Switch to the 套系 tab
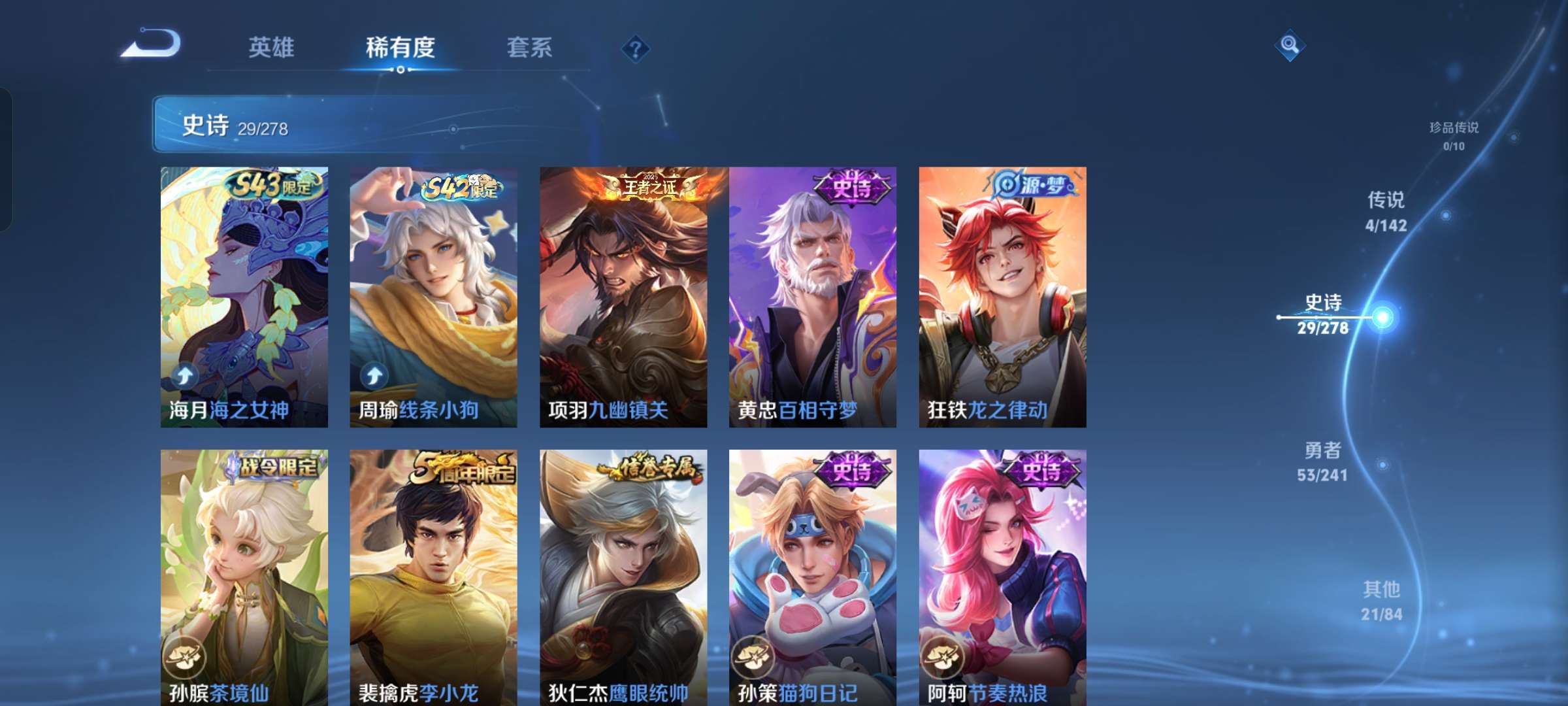The image size is (1568, 706). (529, 47)
